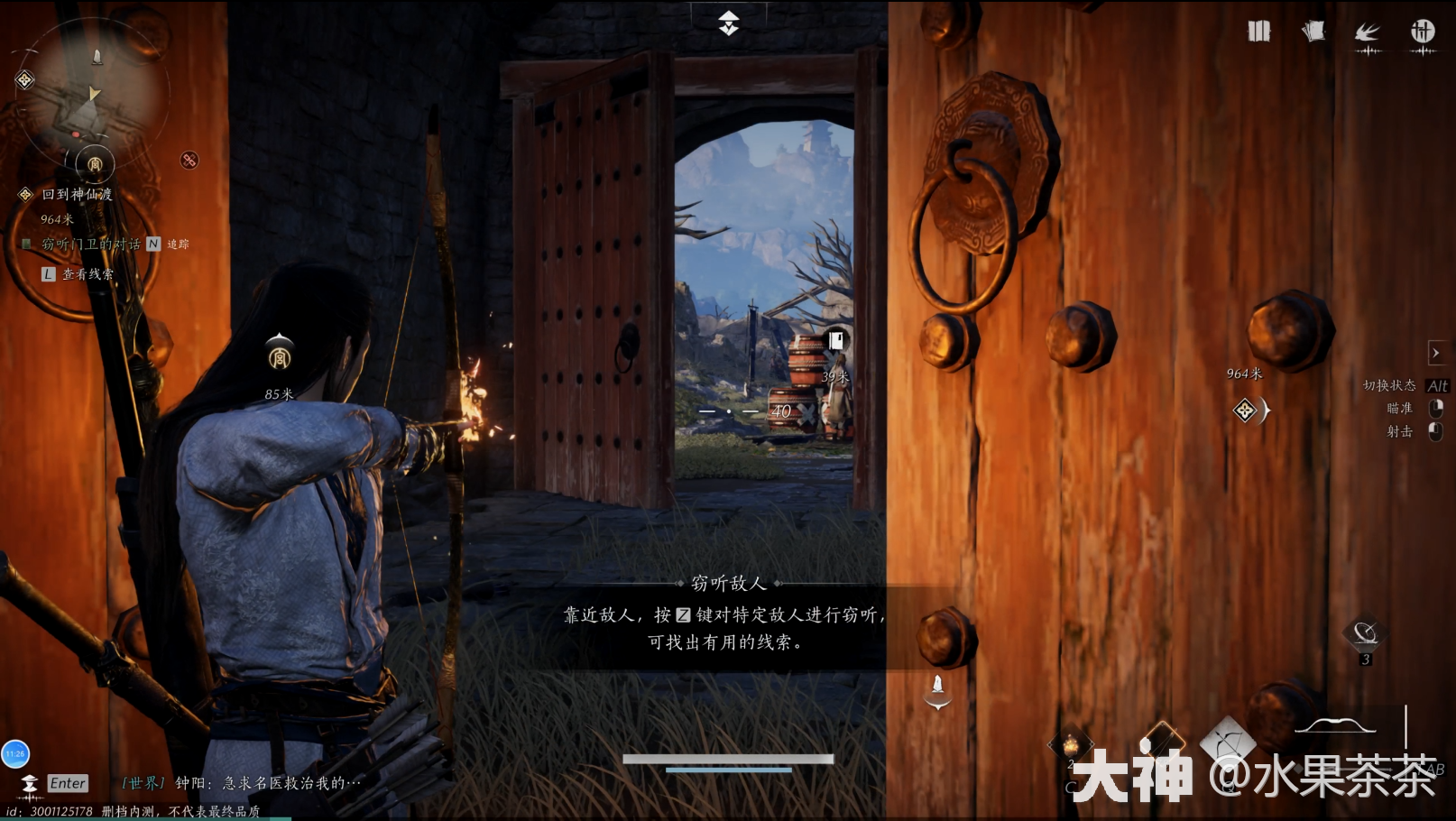Select the bow skill icon on slot Q
1456x821 pixels.
[x=1229, y=740]
